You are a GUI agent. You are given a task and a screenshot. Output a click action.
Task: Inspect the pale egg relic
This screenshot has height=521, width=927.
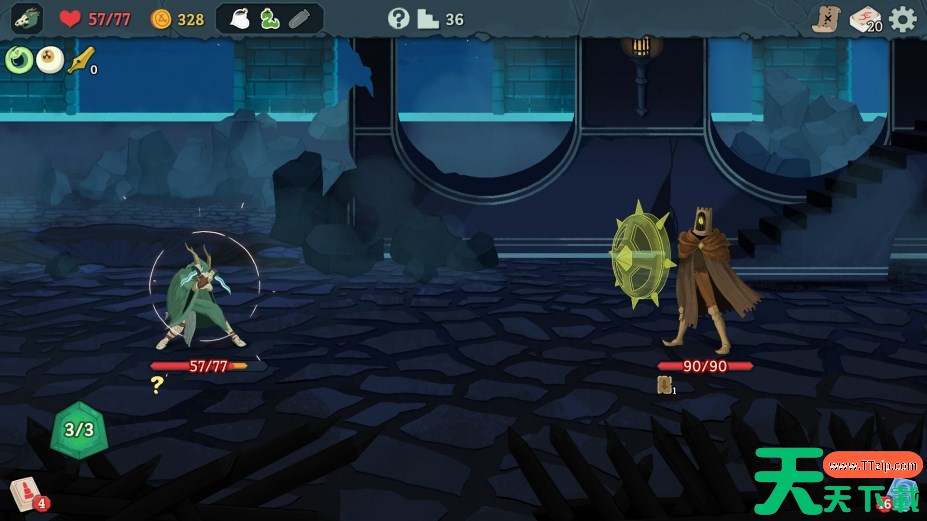49,60
